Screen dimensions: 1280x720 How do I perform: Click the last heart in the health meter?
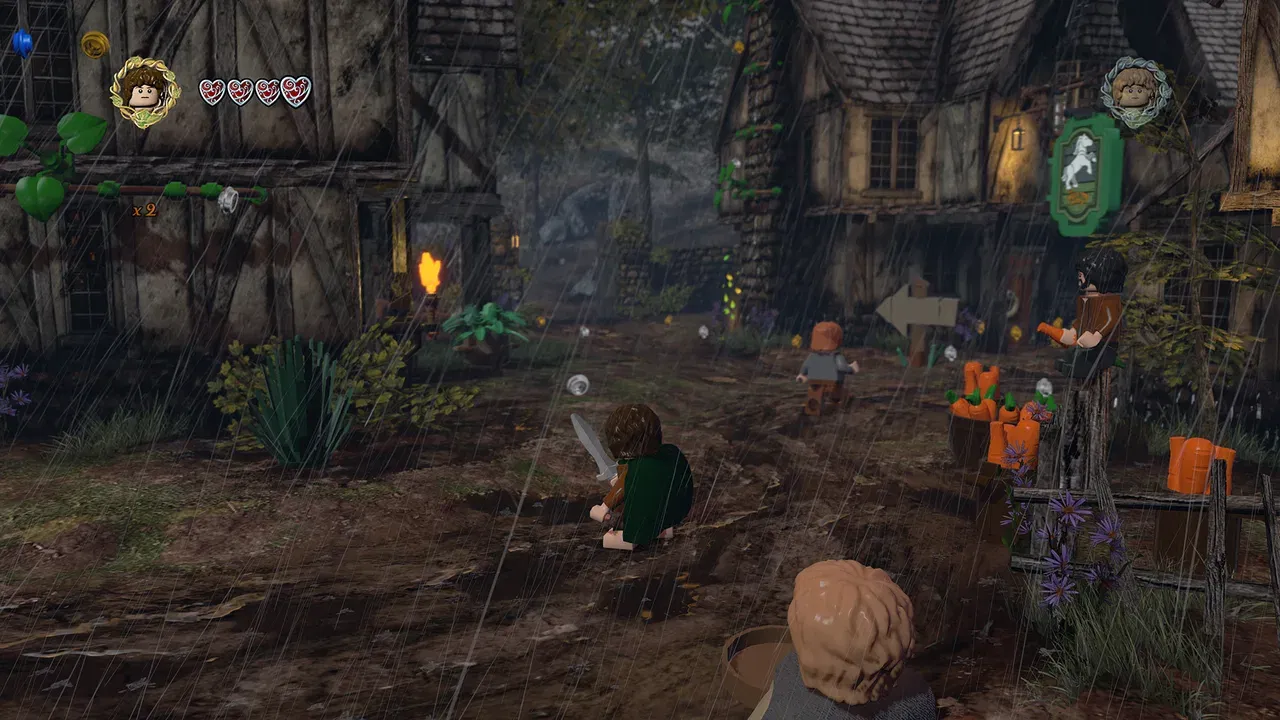(295, 88)
